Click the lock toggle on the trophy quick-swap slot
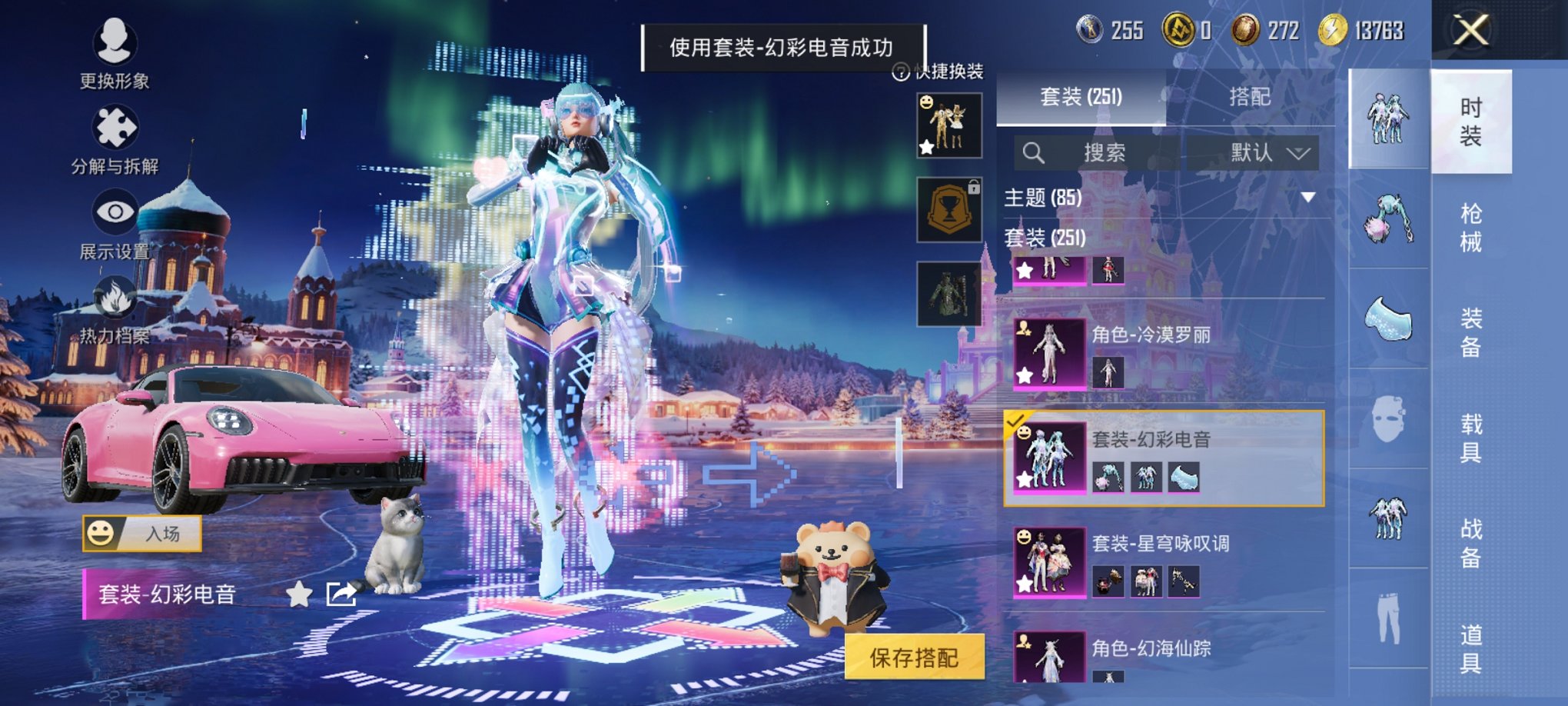The height and width of the screenshot is (706, 1568). pyautogui.click(x=975, y=186)
